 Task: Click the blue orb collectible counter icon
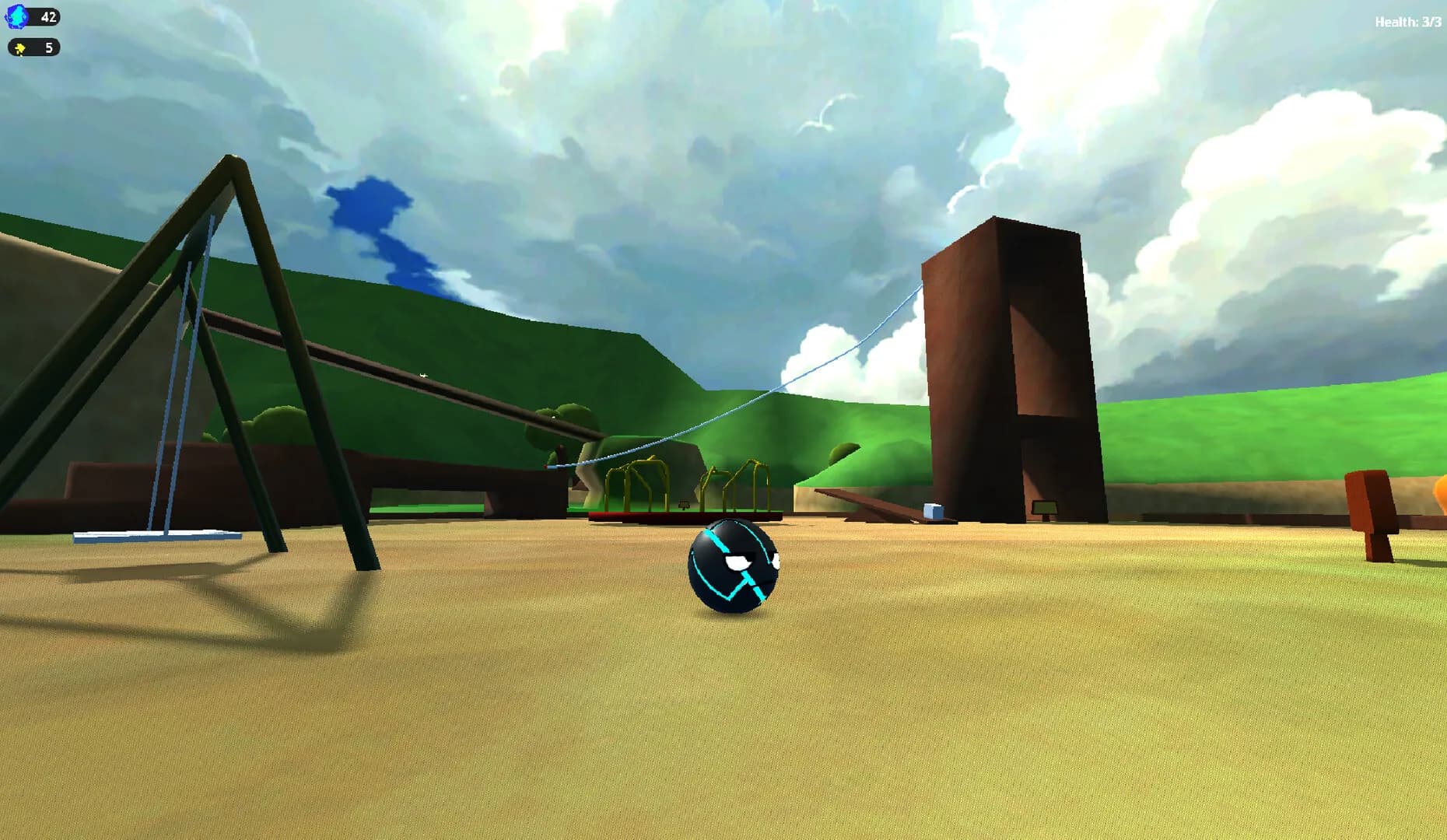(x=17, y=17)
